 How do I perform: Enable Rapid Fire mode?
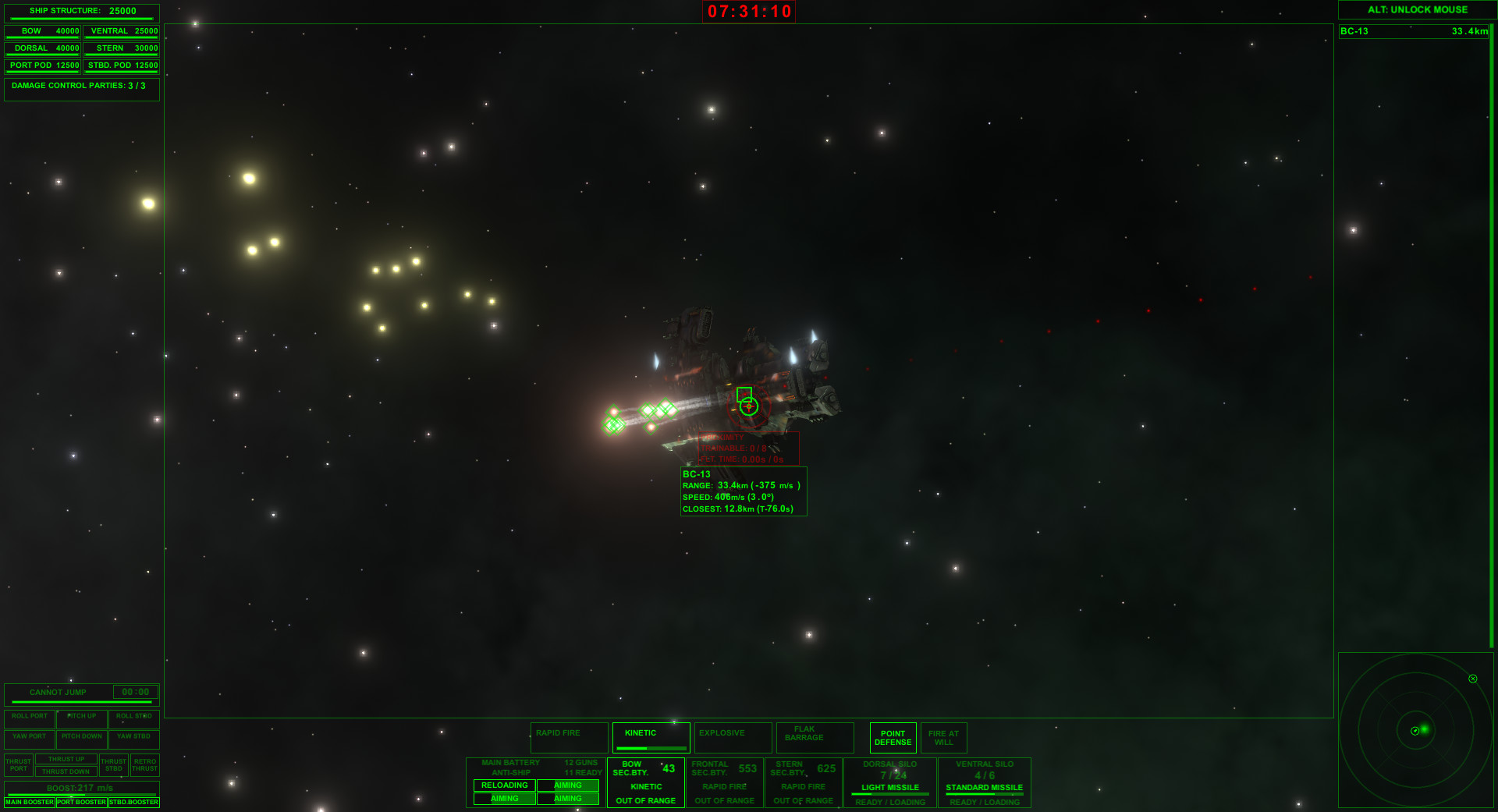click(x=569, y=733)
